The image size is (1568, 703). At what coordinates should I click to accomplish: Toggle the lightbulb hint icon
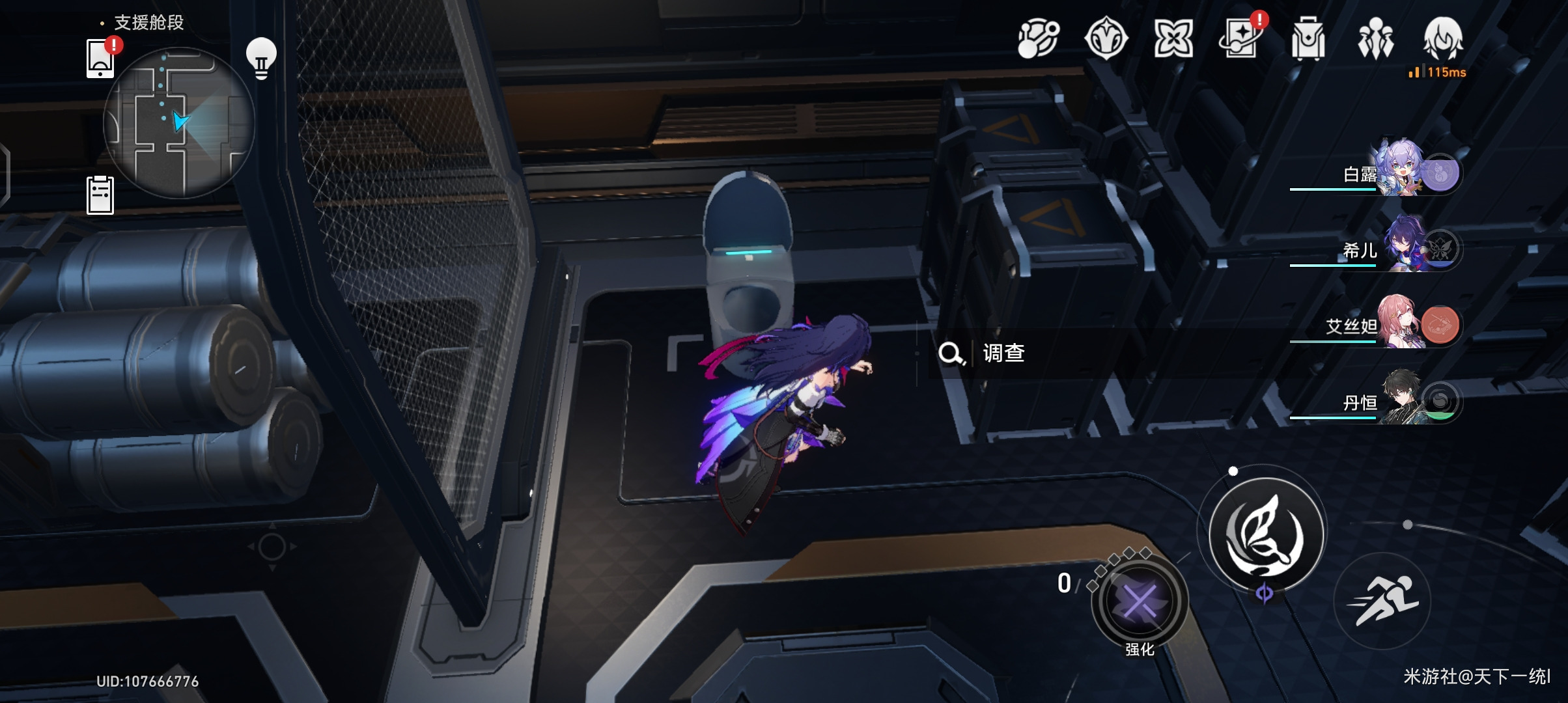click(x=261, y=59)
